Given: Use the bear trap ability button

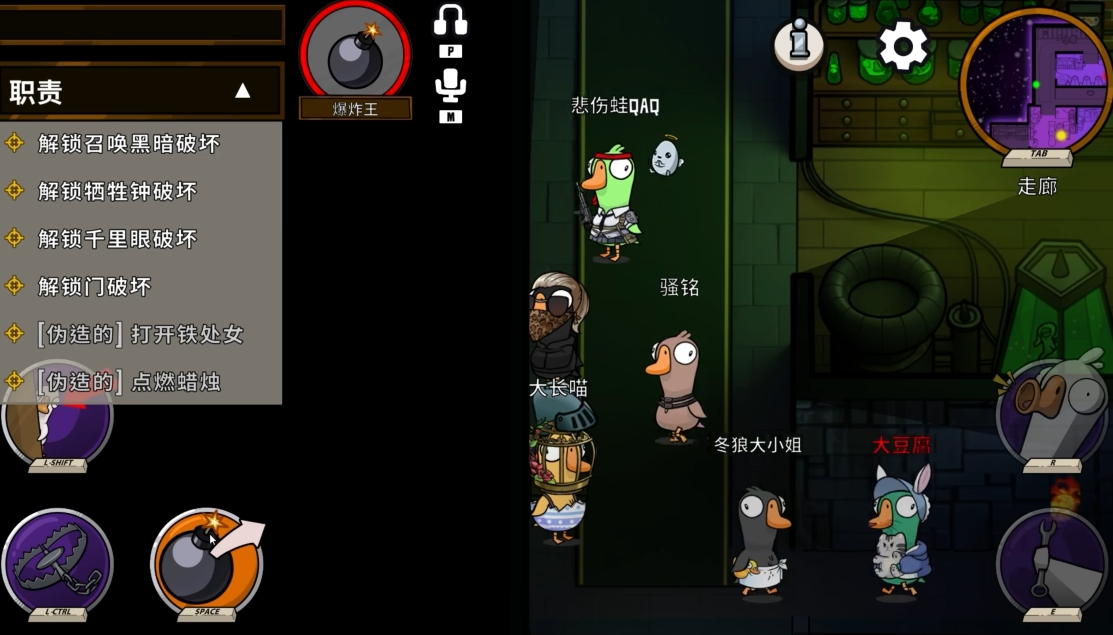Looking at the screenshot, I should pos(57,562).
